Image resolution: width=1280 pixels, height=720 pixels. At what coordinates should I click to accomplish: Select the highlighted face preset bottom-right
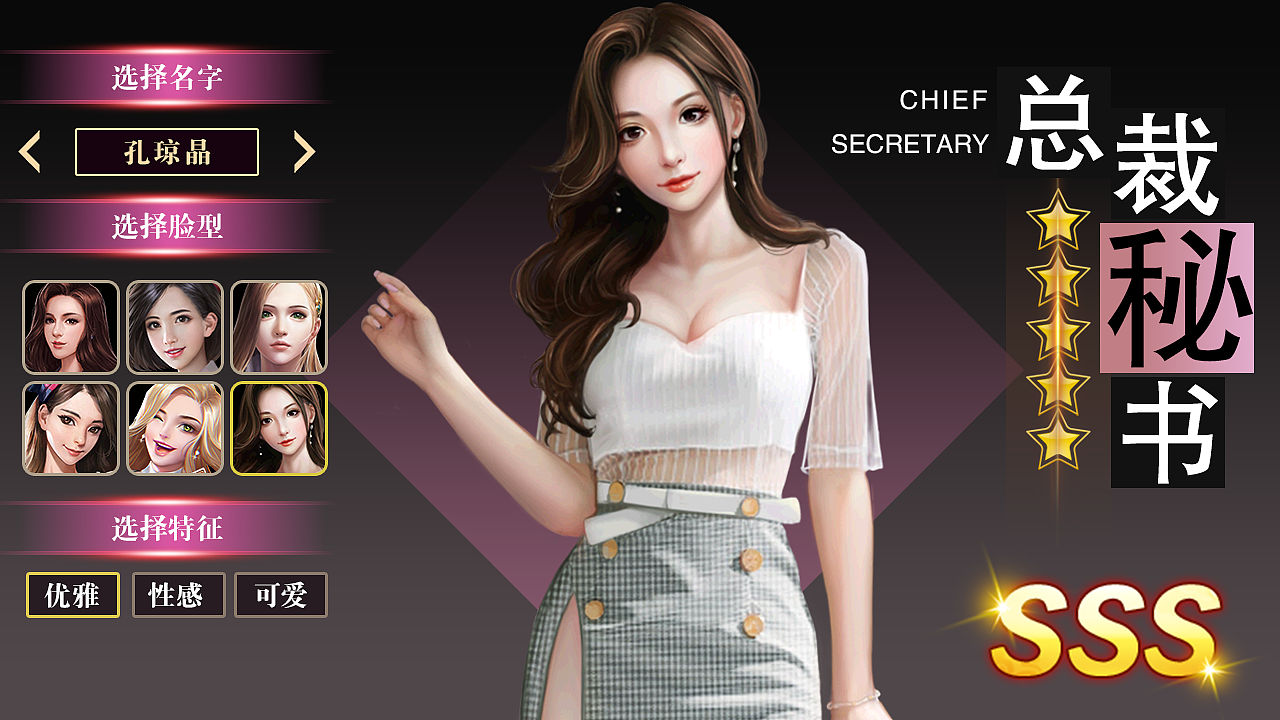pos(280,430)
